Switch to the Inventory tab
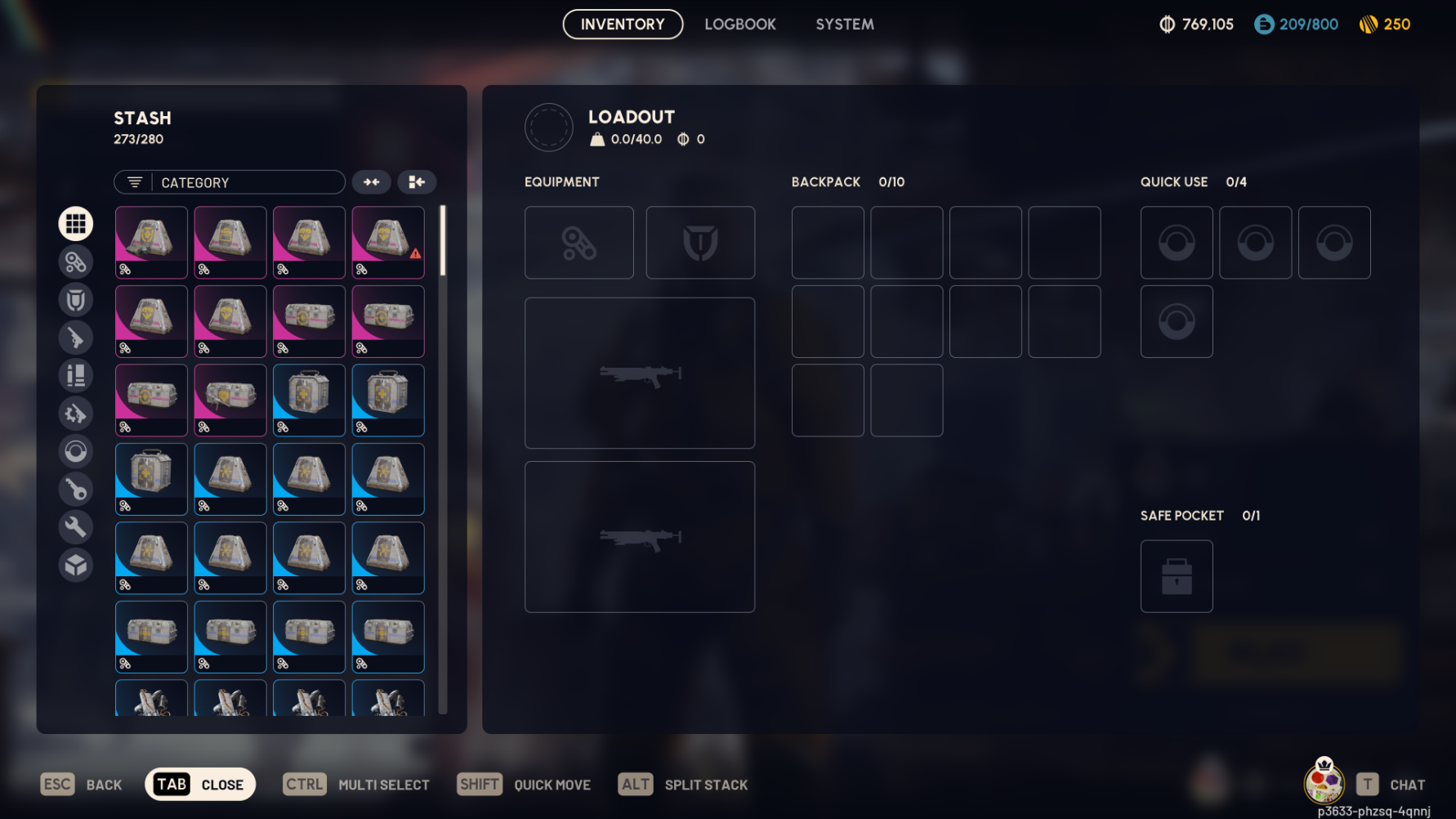Screen dimensions: 1456x819 [623, 25]
